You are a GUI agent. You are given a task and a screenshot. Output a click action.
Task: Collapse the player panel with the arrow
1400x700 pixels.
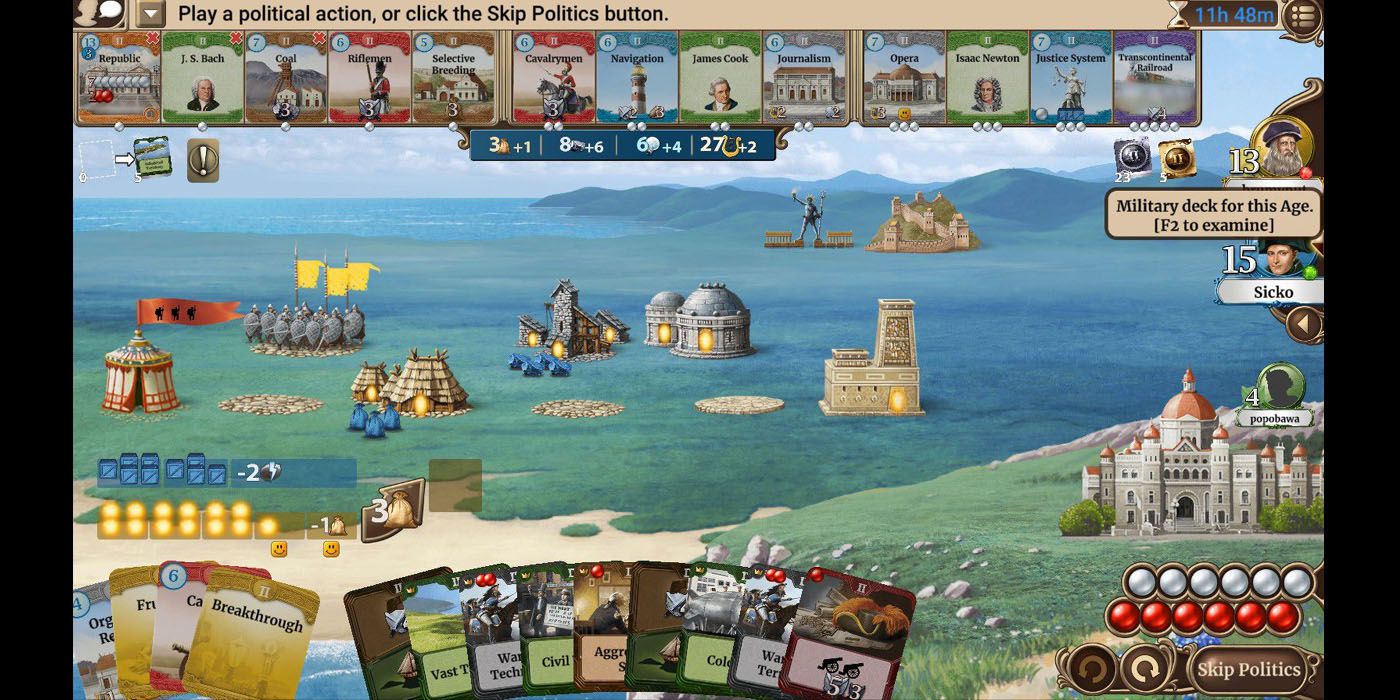coord(1303,324)
